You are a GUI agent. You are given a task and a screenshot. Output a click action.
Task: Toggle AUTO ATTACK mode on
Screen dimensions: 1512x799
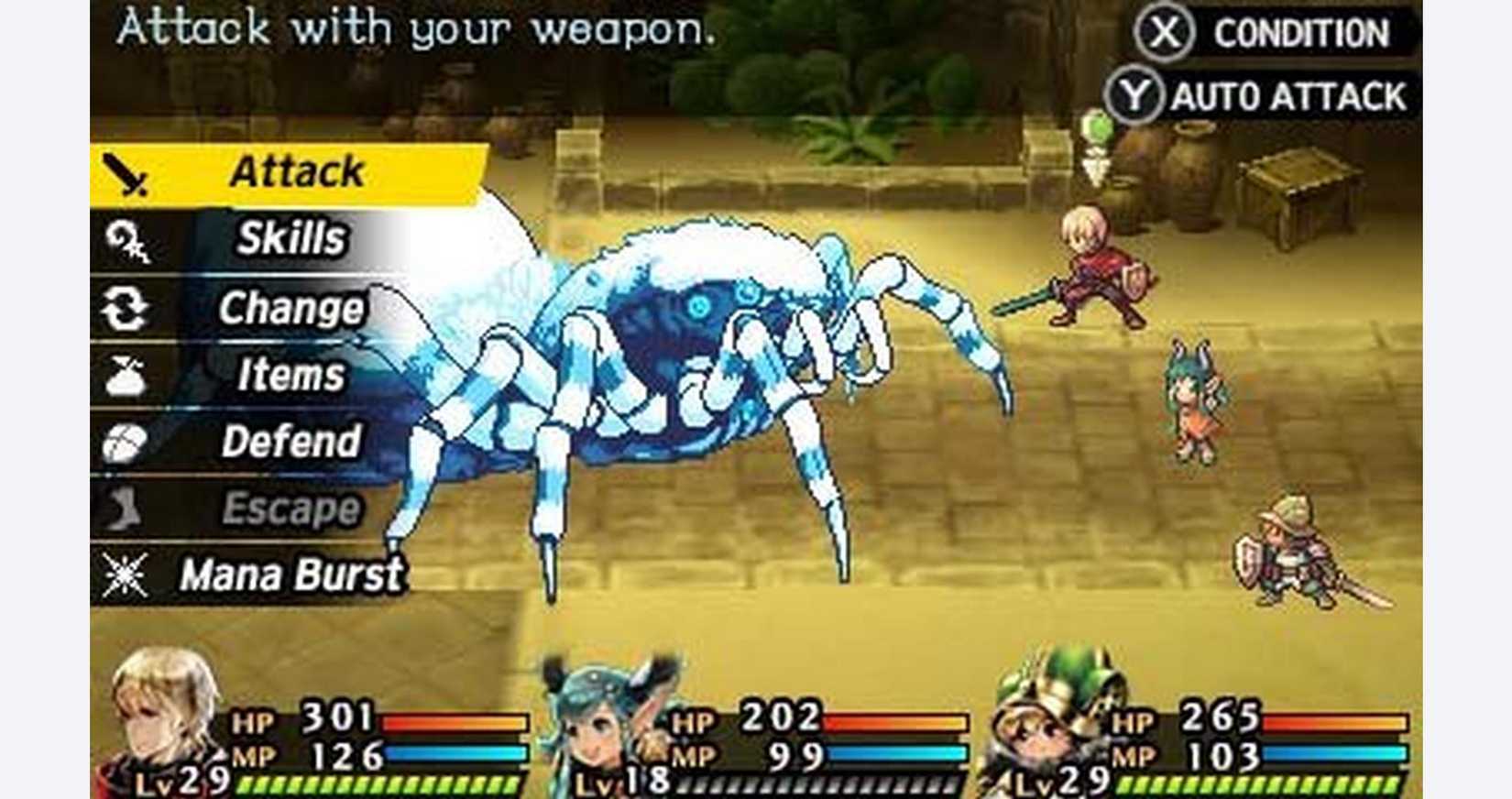1283,91
